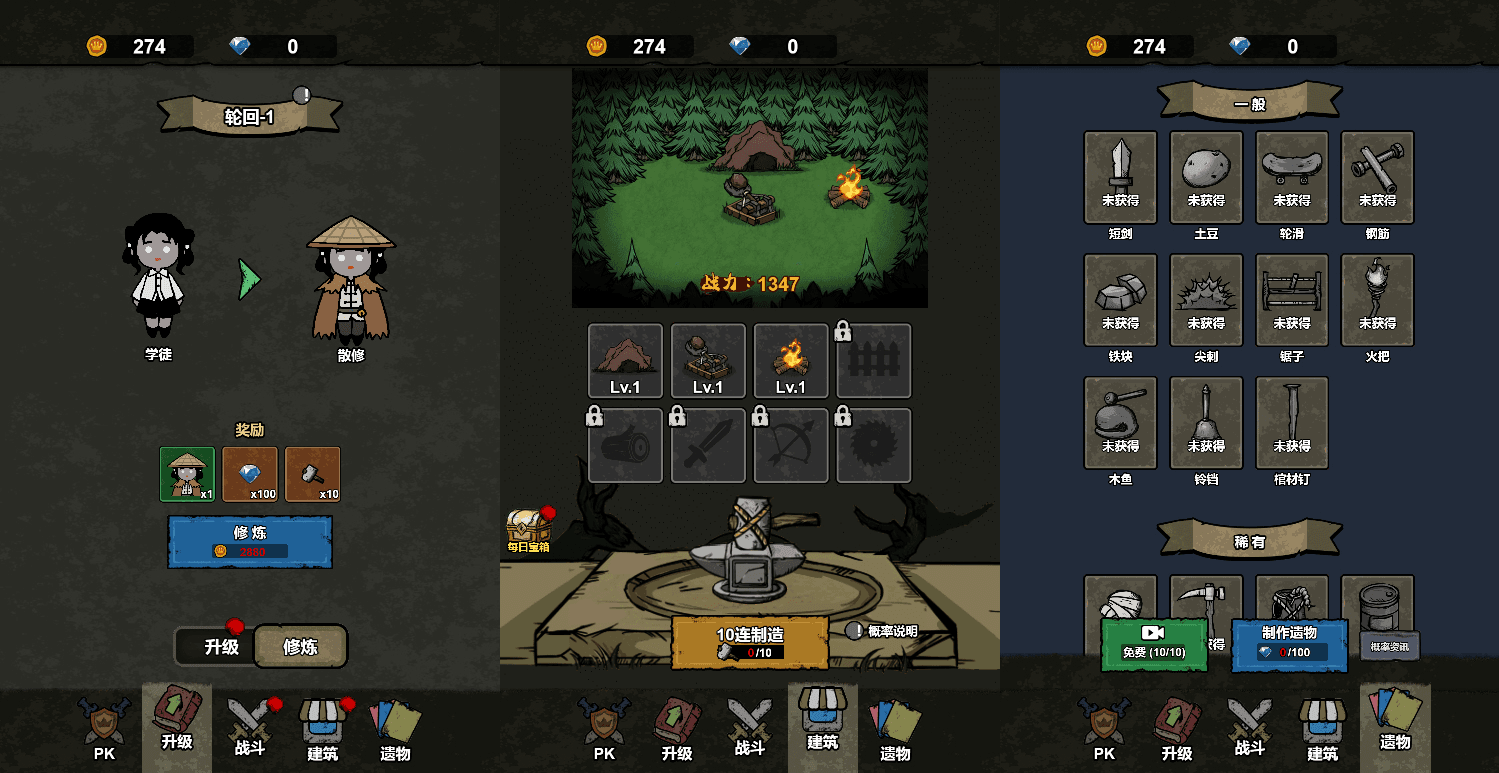Select the 棺材钉 coffin nail relic
The width and height of the screenshot is (1499, 773).
tap(1292, 423)
